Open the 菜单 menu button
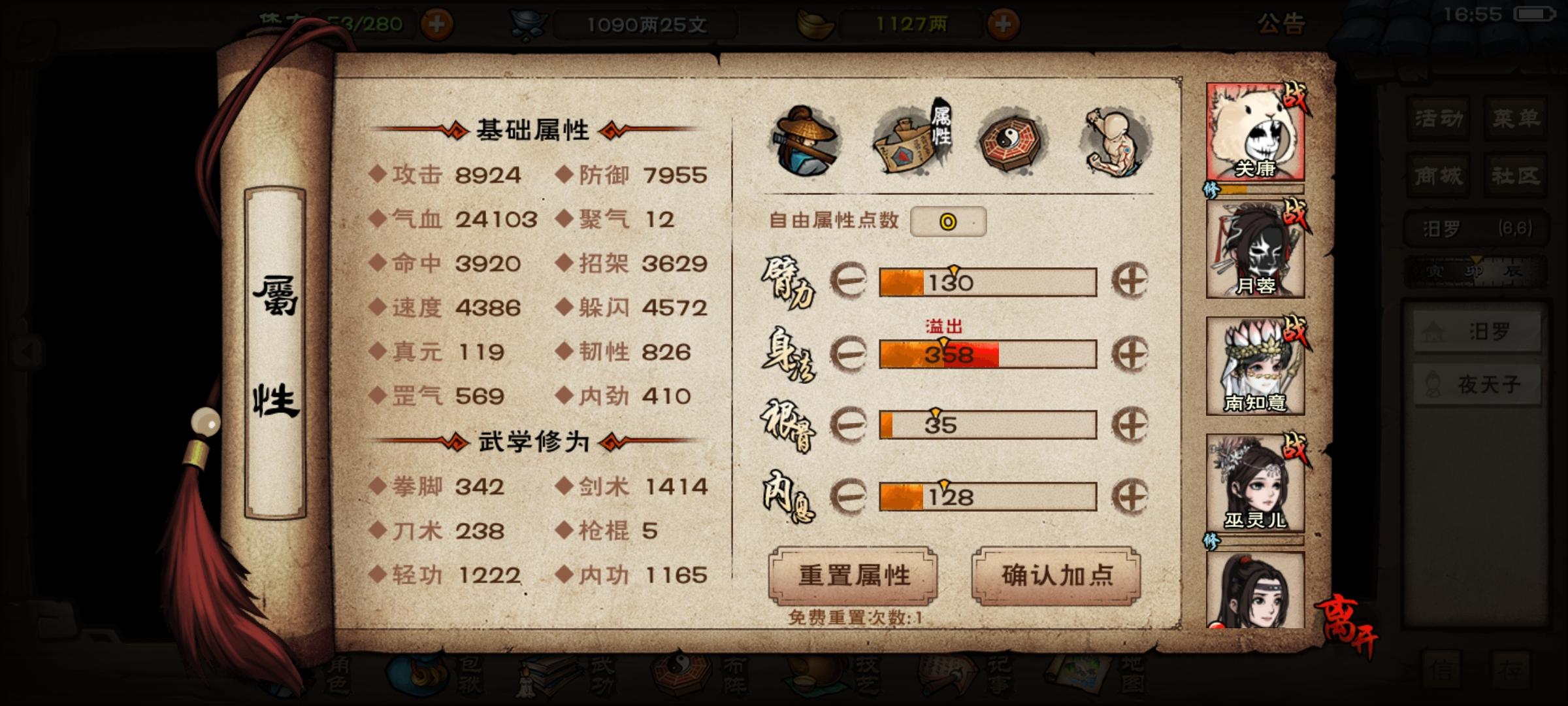The height and width of the screenshot is (706, 1568). pyautogui.click(x=1516, y=119)
